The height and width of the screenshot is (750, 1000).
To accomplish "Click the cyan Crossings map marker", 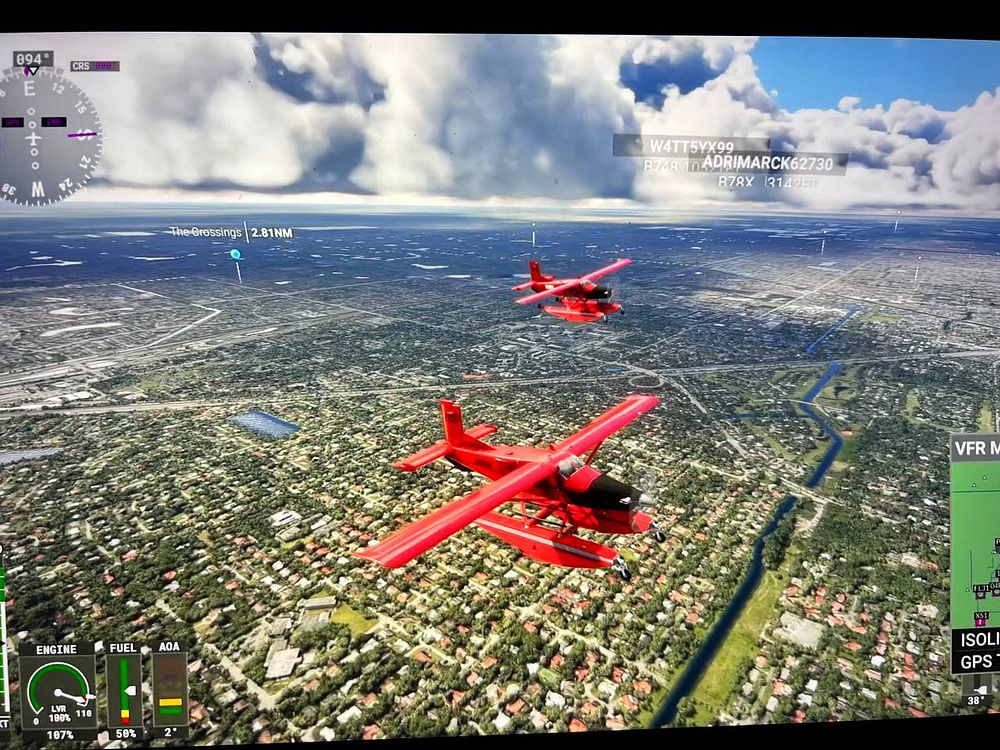I will pos(236,255).
